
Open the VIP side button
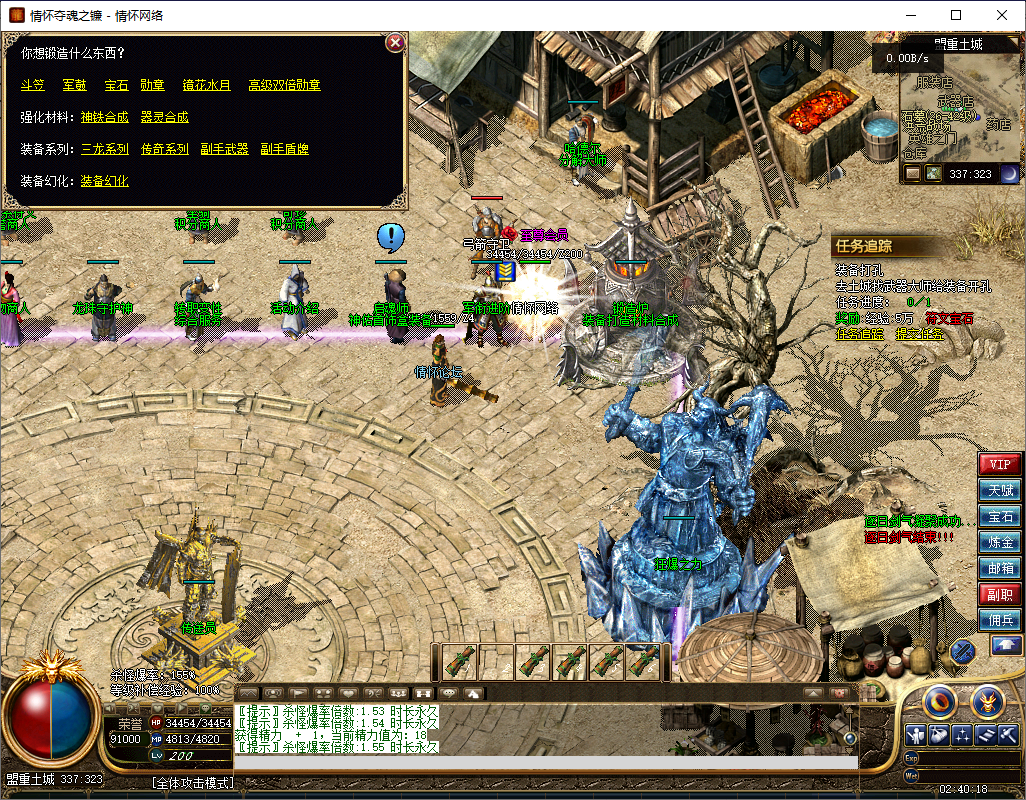coord(999,465)
